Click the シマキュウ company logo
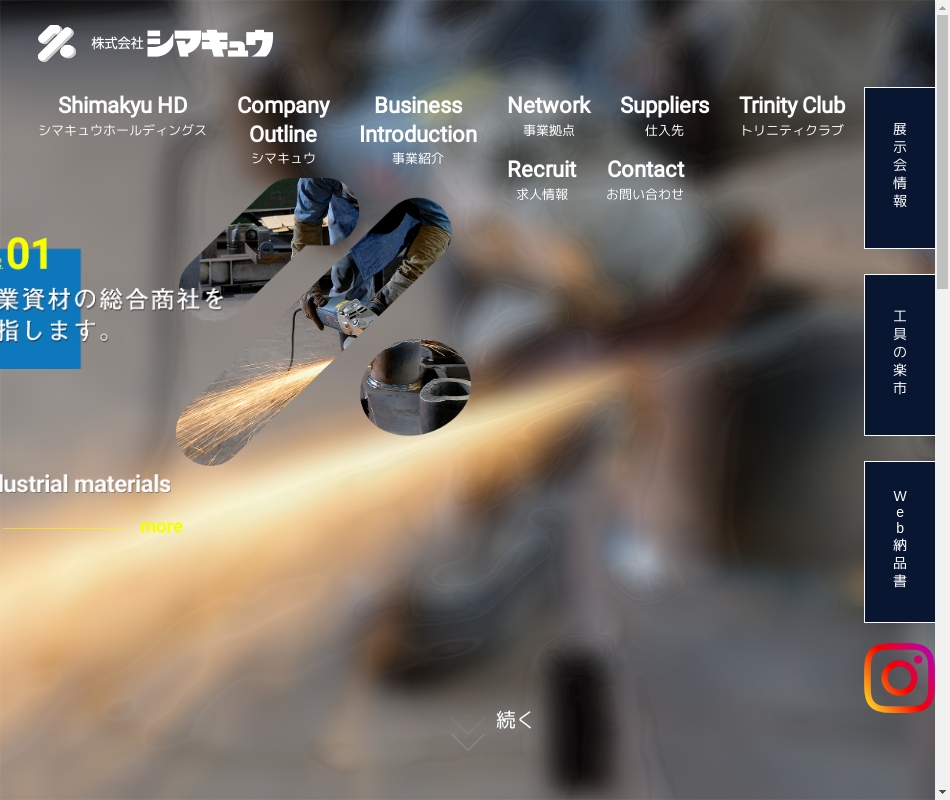The image size is (950, 800). click(156, 43)
